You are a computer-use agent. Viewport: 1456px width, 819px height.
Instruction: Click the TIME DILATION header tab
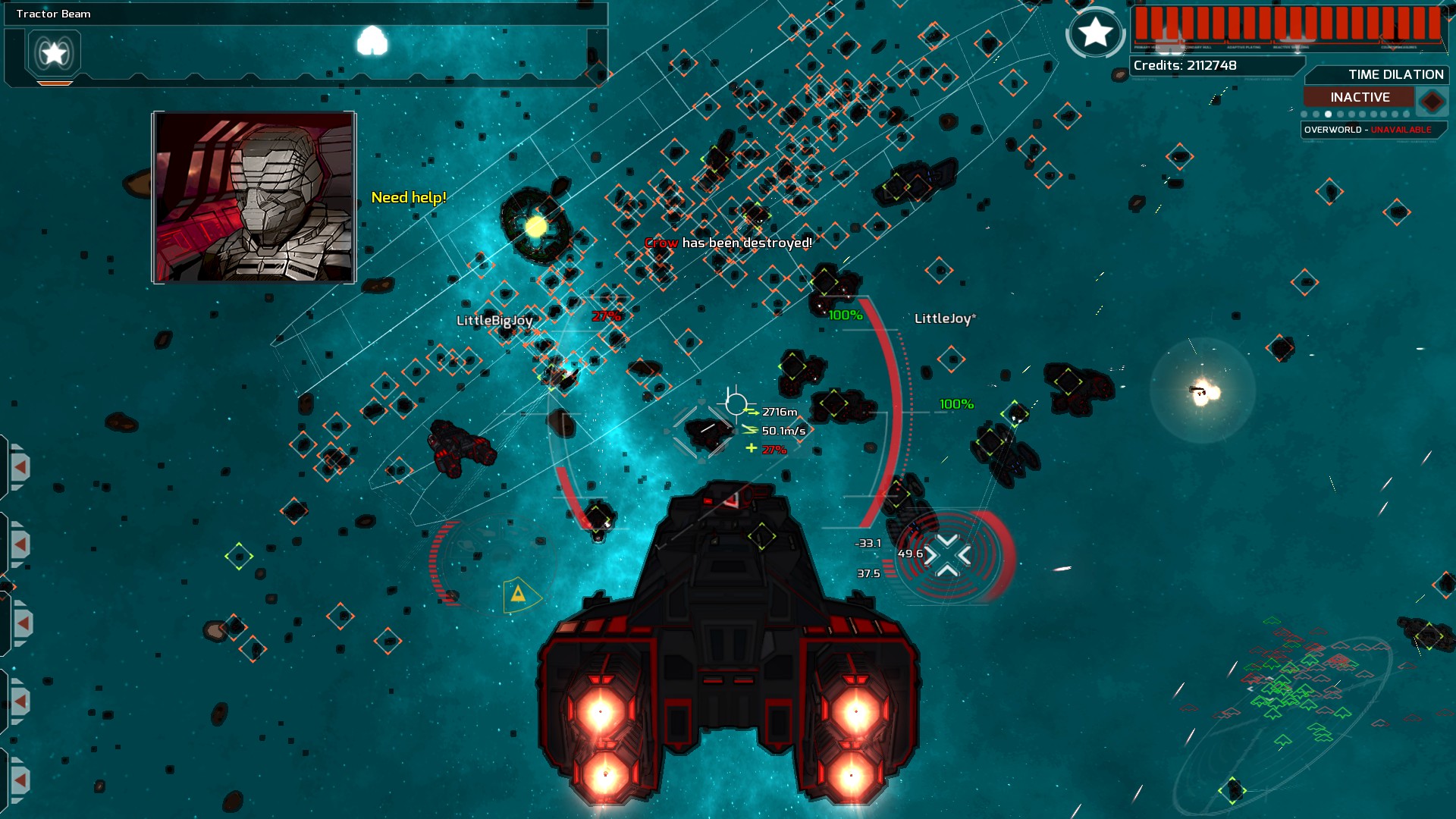click(1395, 75)
